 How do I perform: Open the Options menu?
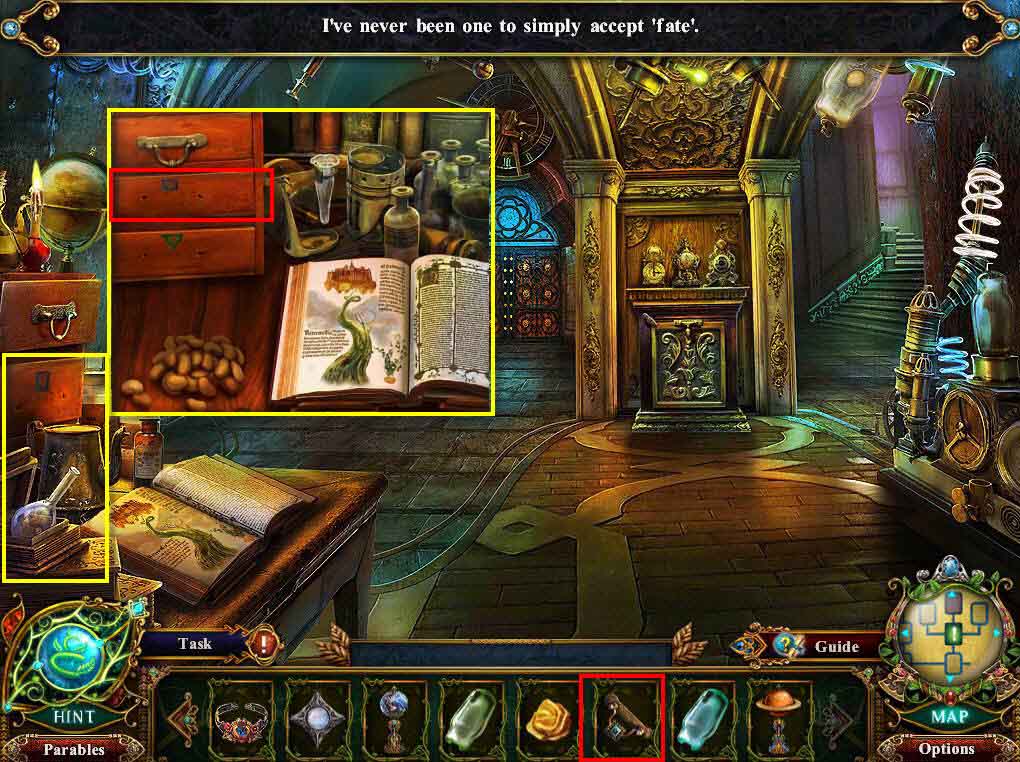click(945, 748)
